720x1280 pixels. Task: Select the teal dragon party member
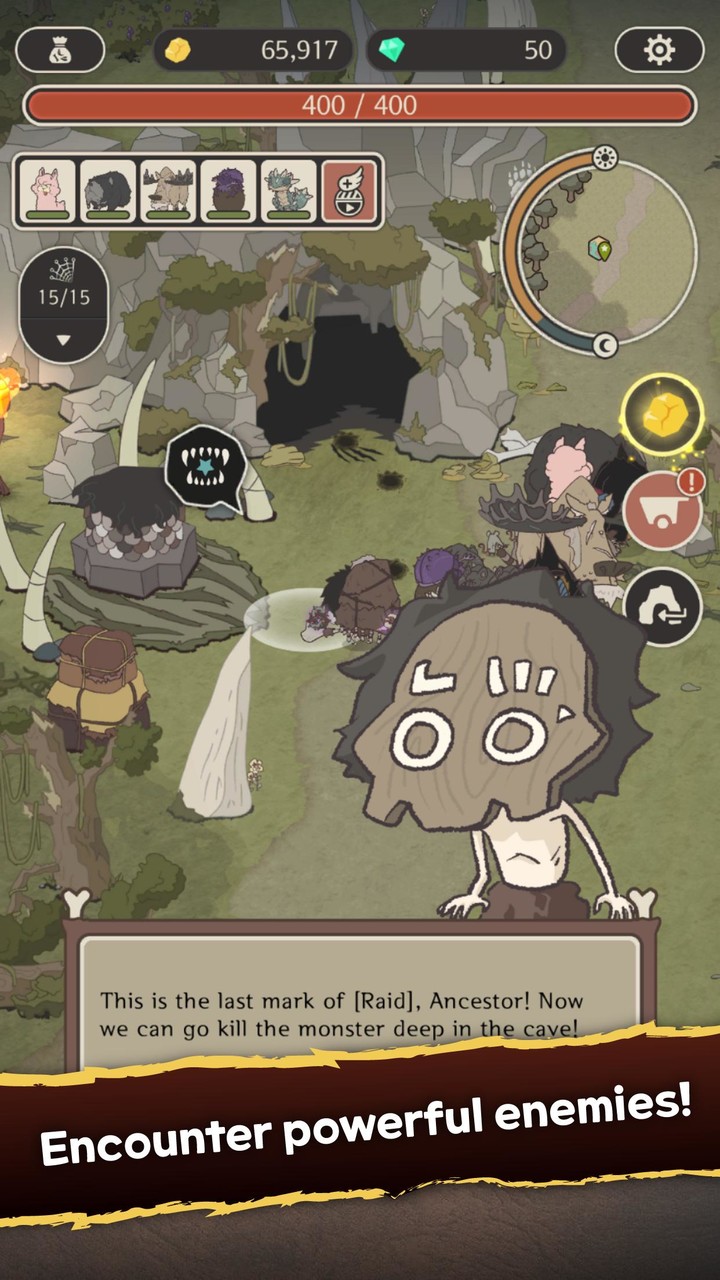point(288,190)
